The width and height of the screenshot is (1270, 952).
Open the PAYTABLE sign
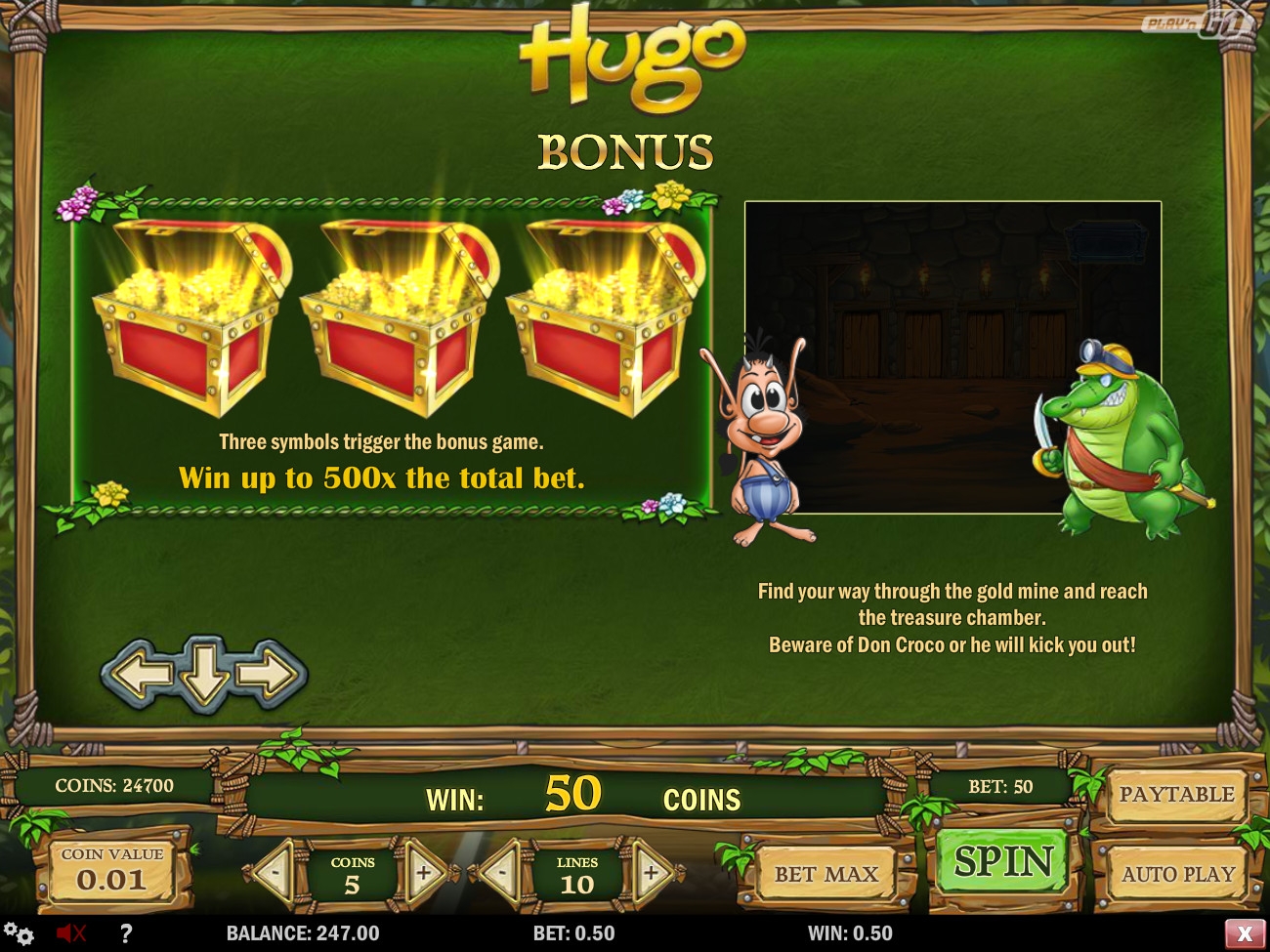point(1175,795)
